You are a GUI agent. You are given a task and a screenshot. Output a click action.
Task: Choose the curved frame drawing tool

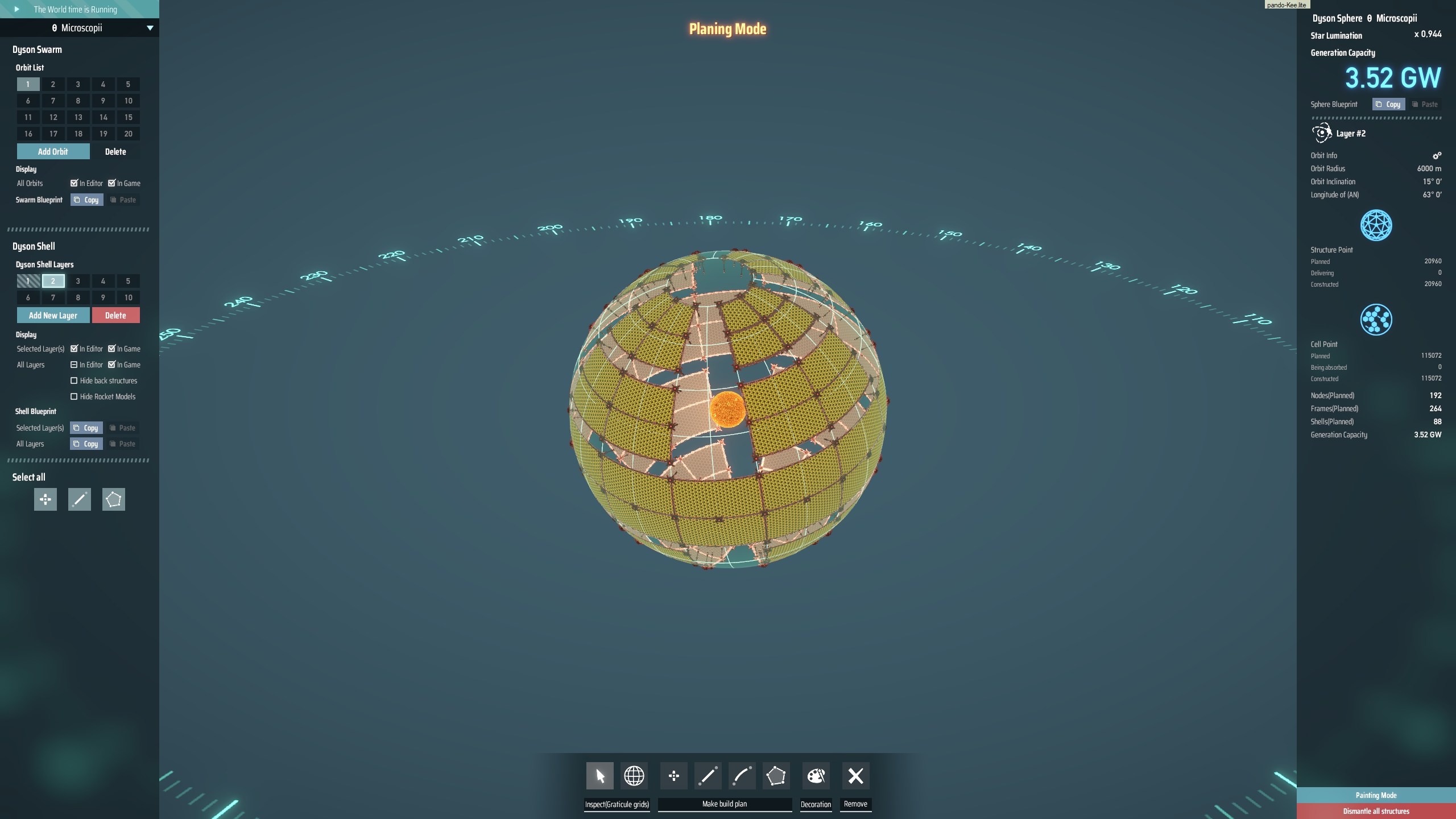[742, 776]
